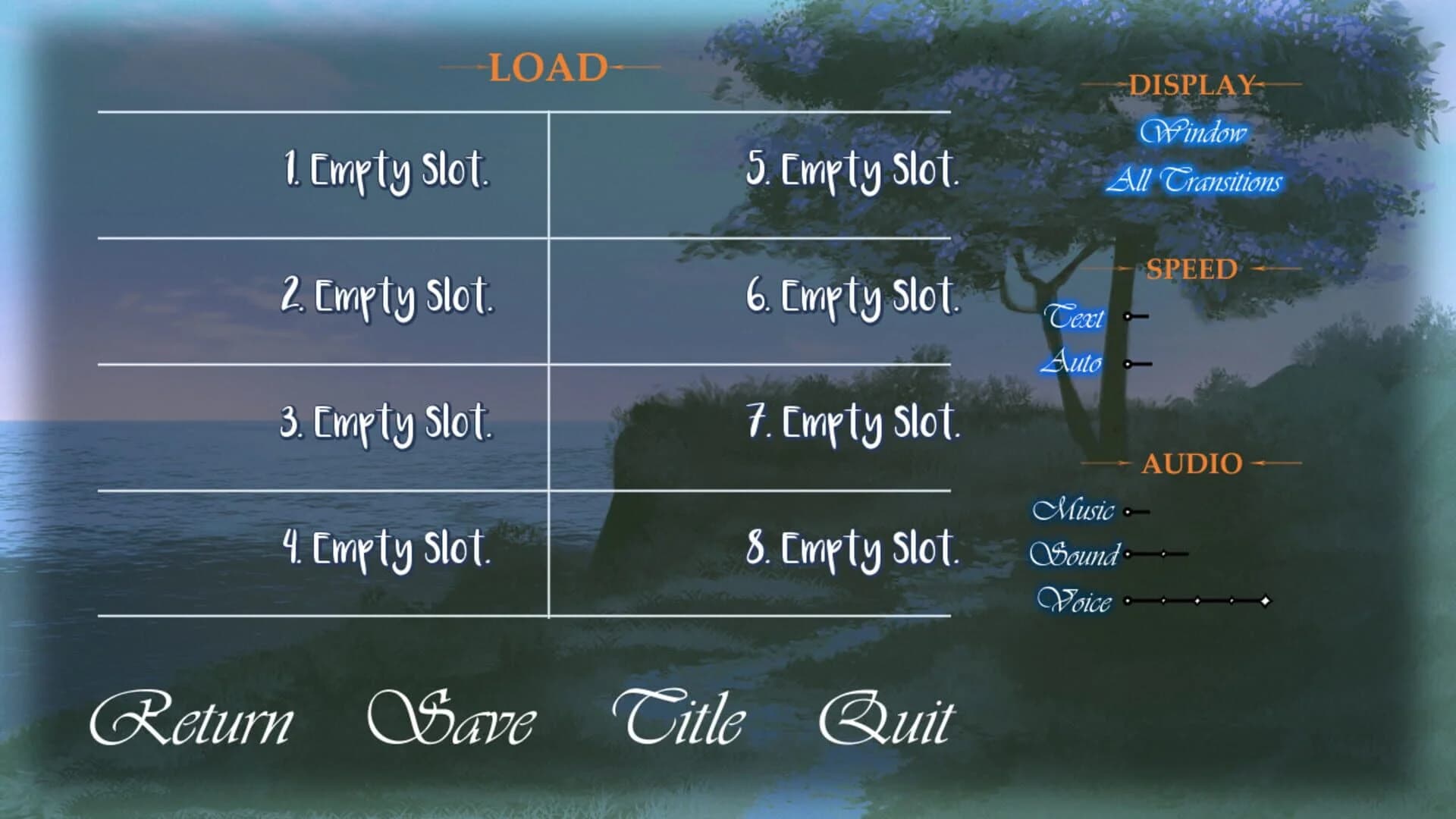Raise the Sound effects volume slider

tap(1160, 555)
